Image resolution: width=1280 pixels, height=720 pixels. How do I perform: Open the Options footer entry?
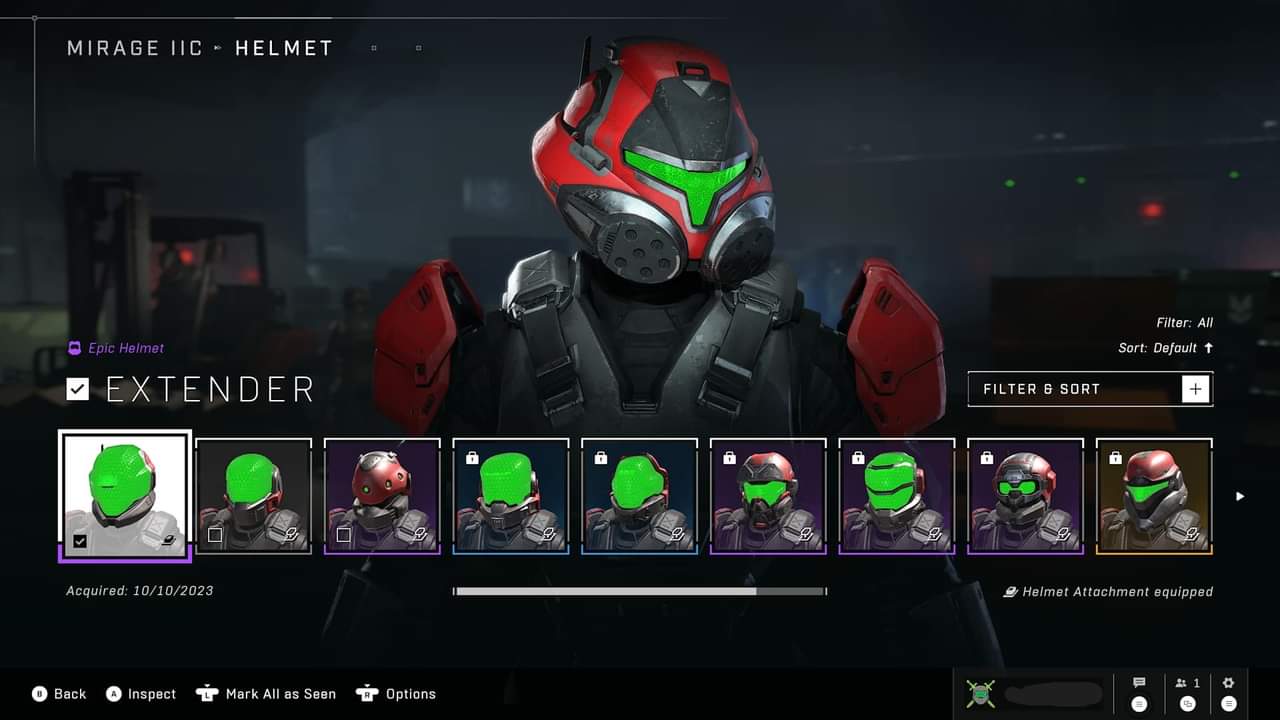(x=397, y=694)
